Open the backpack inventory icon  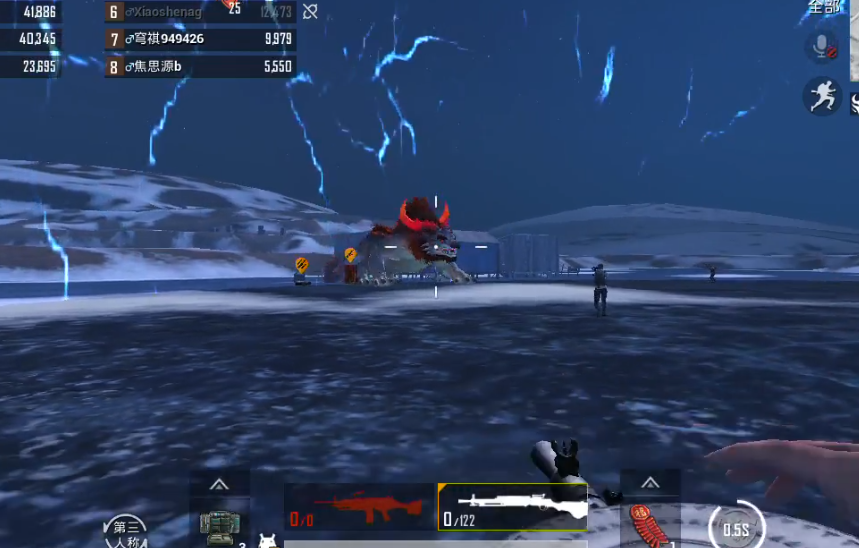point(219,528)
